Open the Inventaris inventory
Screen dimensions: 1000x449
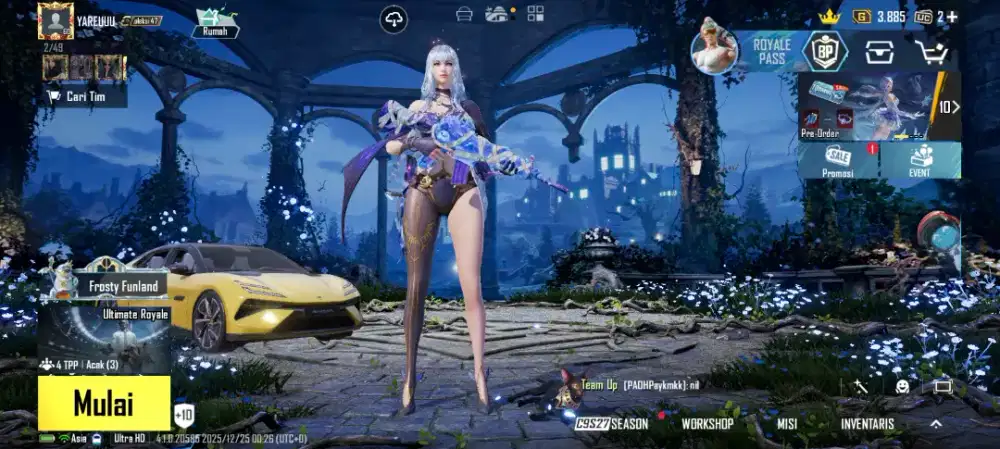tap(866, 424)
